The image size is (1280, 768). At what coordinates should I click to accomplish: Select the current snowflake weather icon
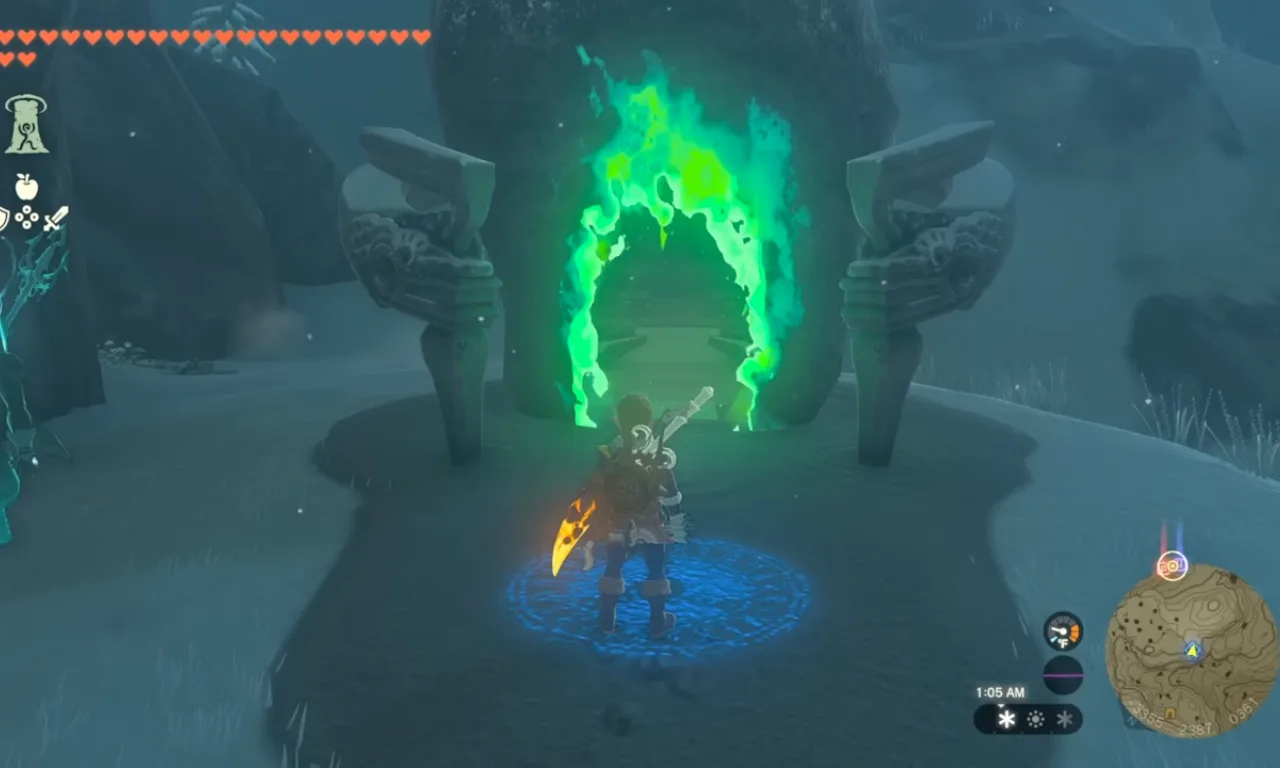coord(1006,719)
